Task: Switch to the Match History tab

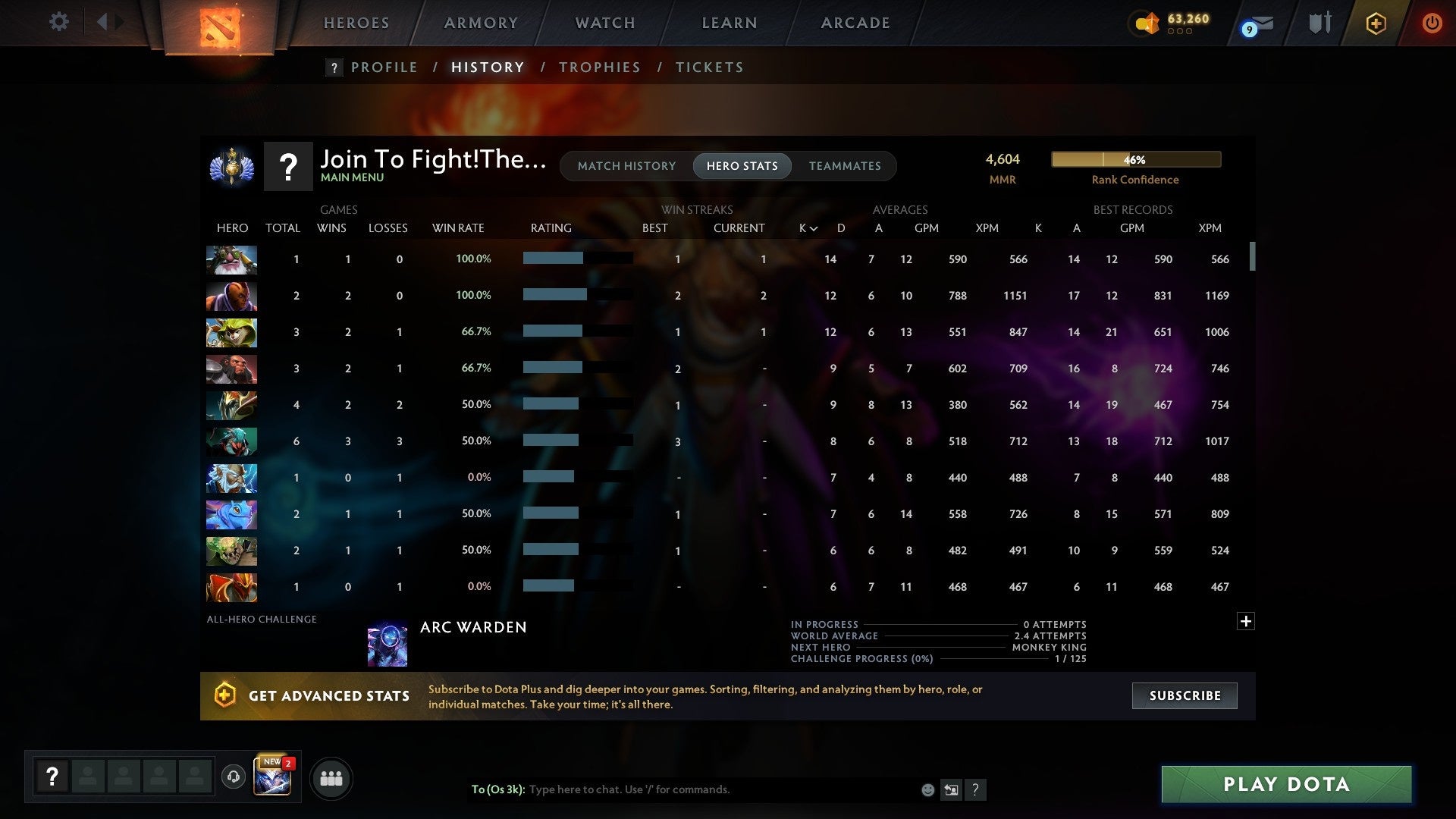Action: (x=626, y=166)
